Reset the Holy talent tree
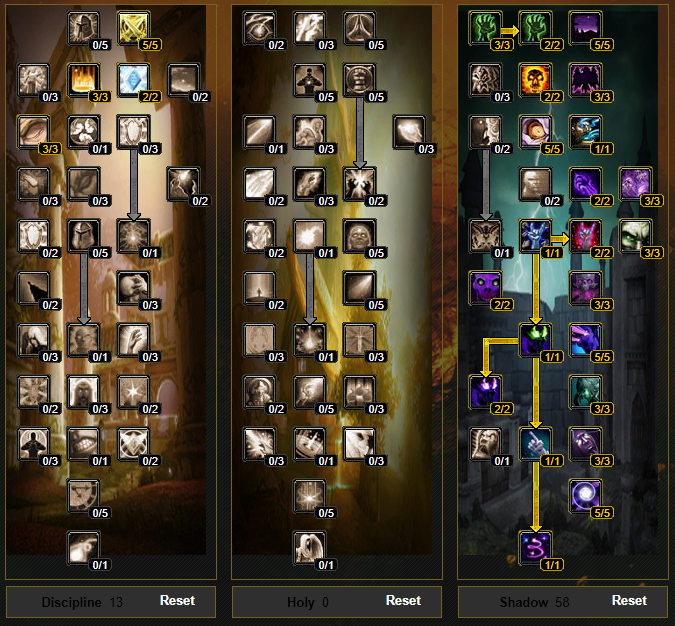Viewport: 675px width, 626px height. pos(403,601)
